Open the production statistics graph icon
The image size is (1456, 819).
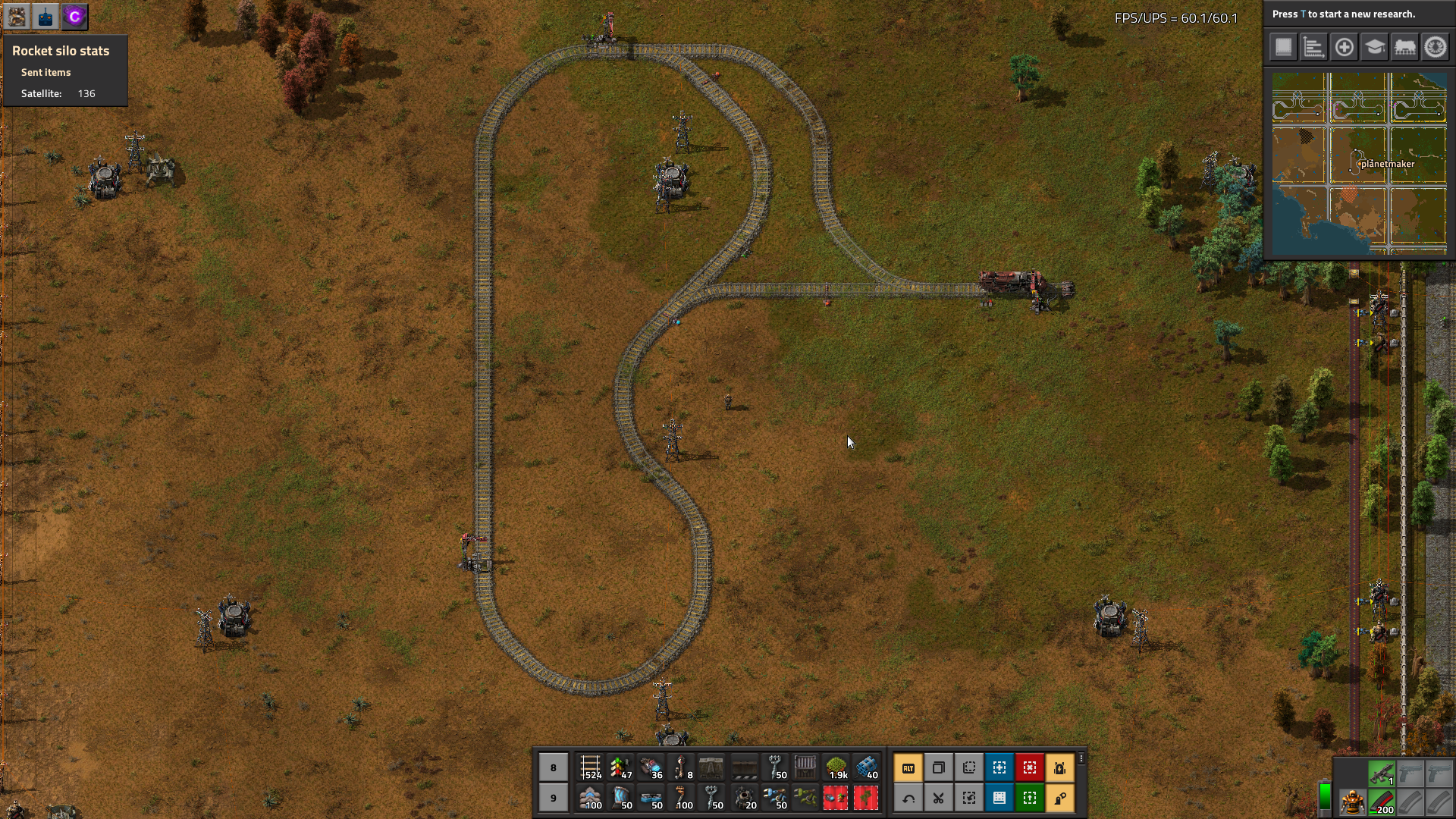(x=1313, y=46)
